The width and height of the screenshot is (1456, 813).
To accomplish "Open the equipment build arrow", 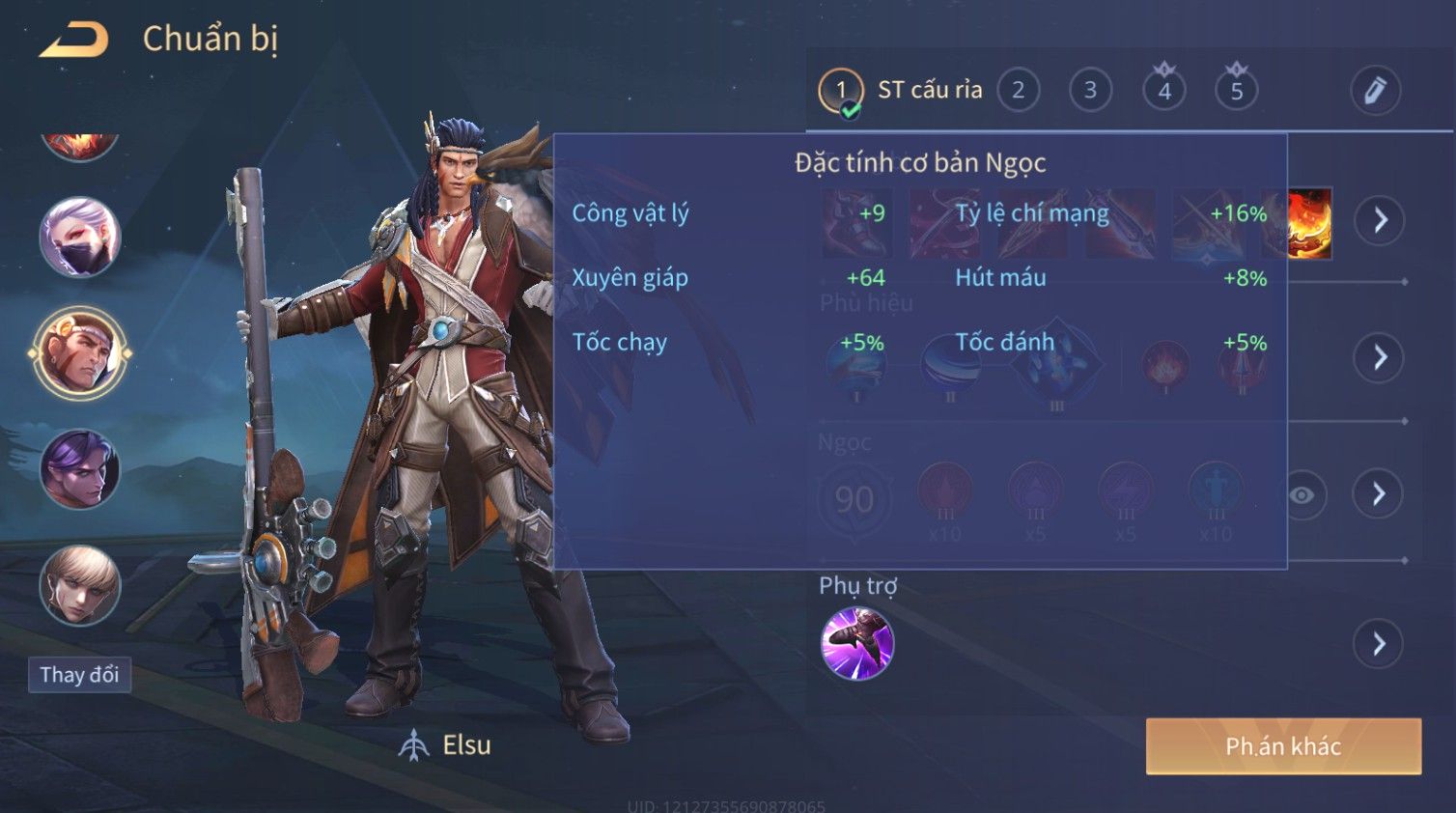I will 1380,220.
